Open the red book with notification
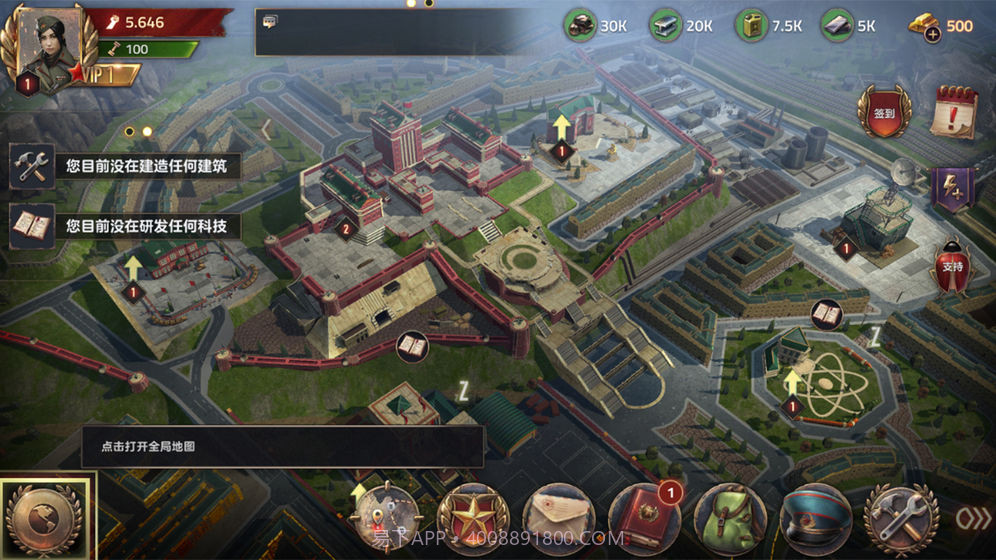Image resolution: width=996 pixels, height=560 pixels. coord(645,518)
